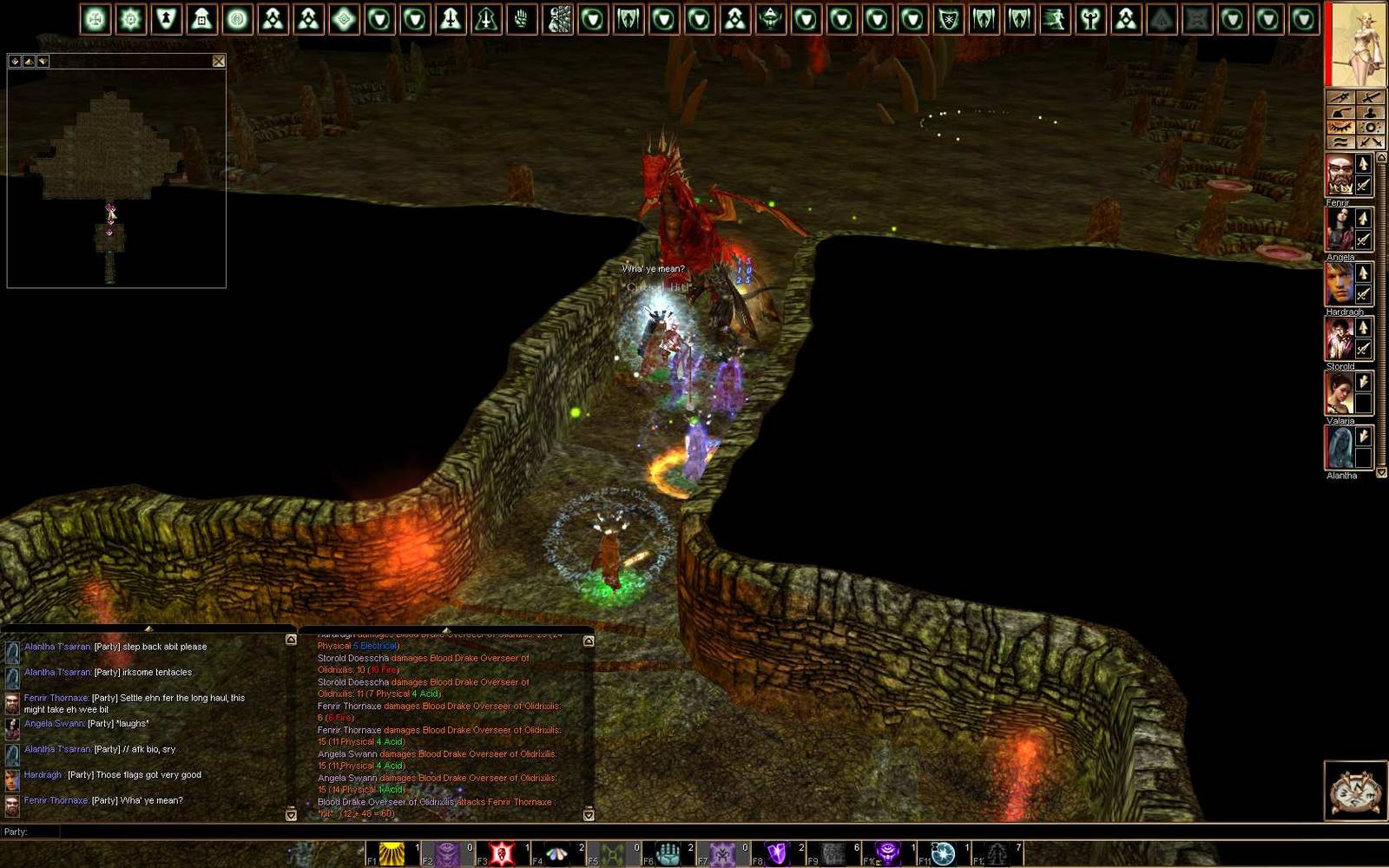This screenshot has height=868, width=1389.
Task: Open the compass rest button
Action: coord(1354,790)
